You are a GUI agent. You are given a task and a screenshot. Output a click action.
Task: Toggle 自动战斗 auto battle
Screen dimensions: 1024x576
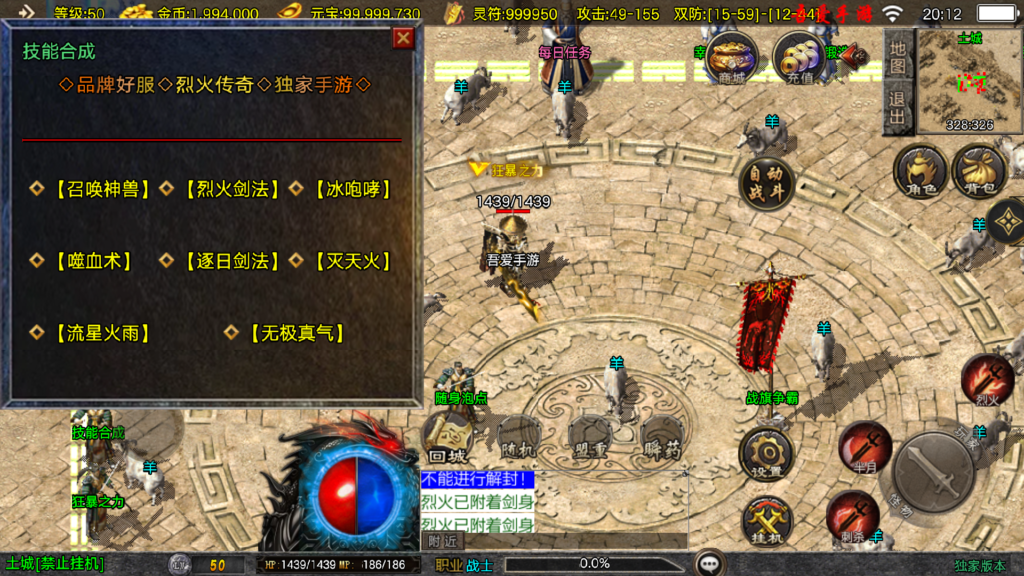pos(767,184)
